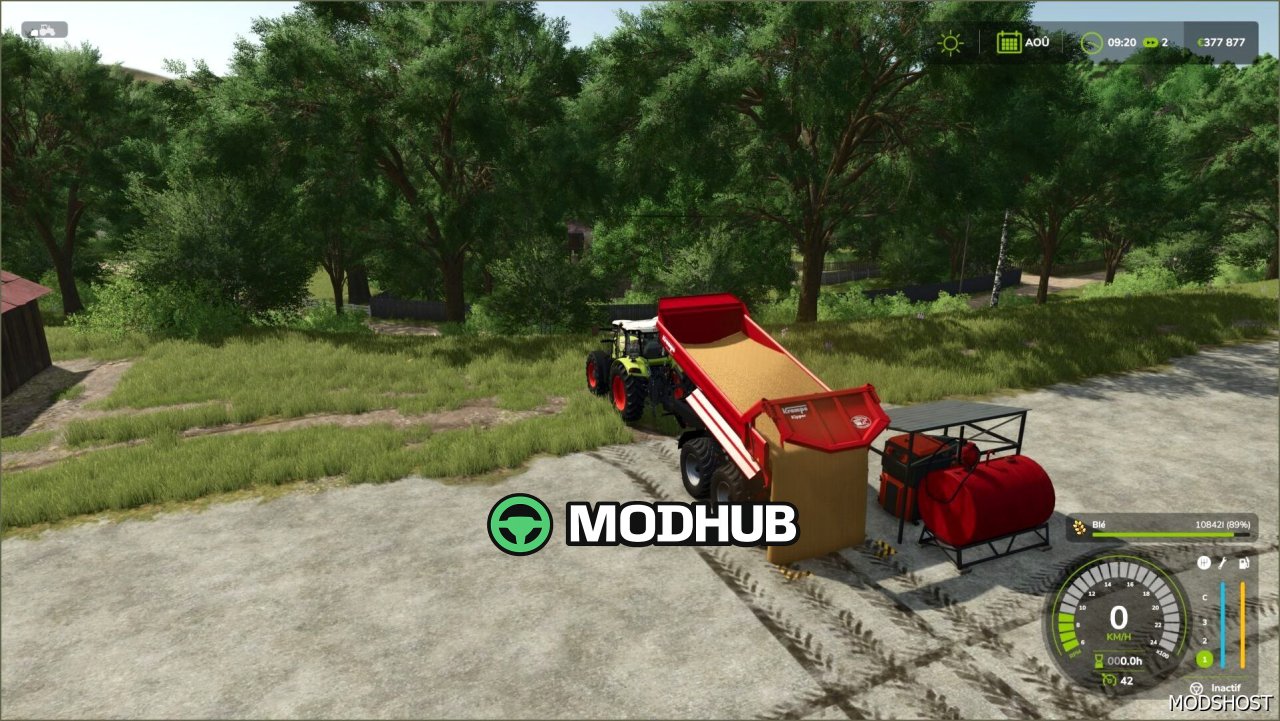
Task: Select the sun weather icon
Action: point(949,43)
